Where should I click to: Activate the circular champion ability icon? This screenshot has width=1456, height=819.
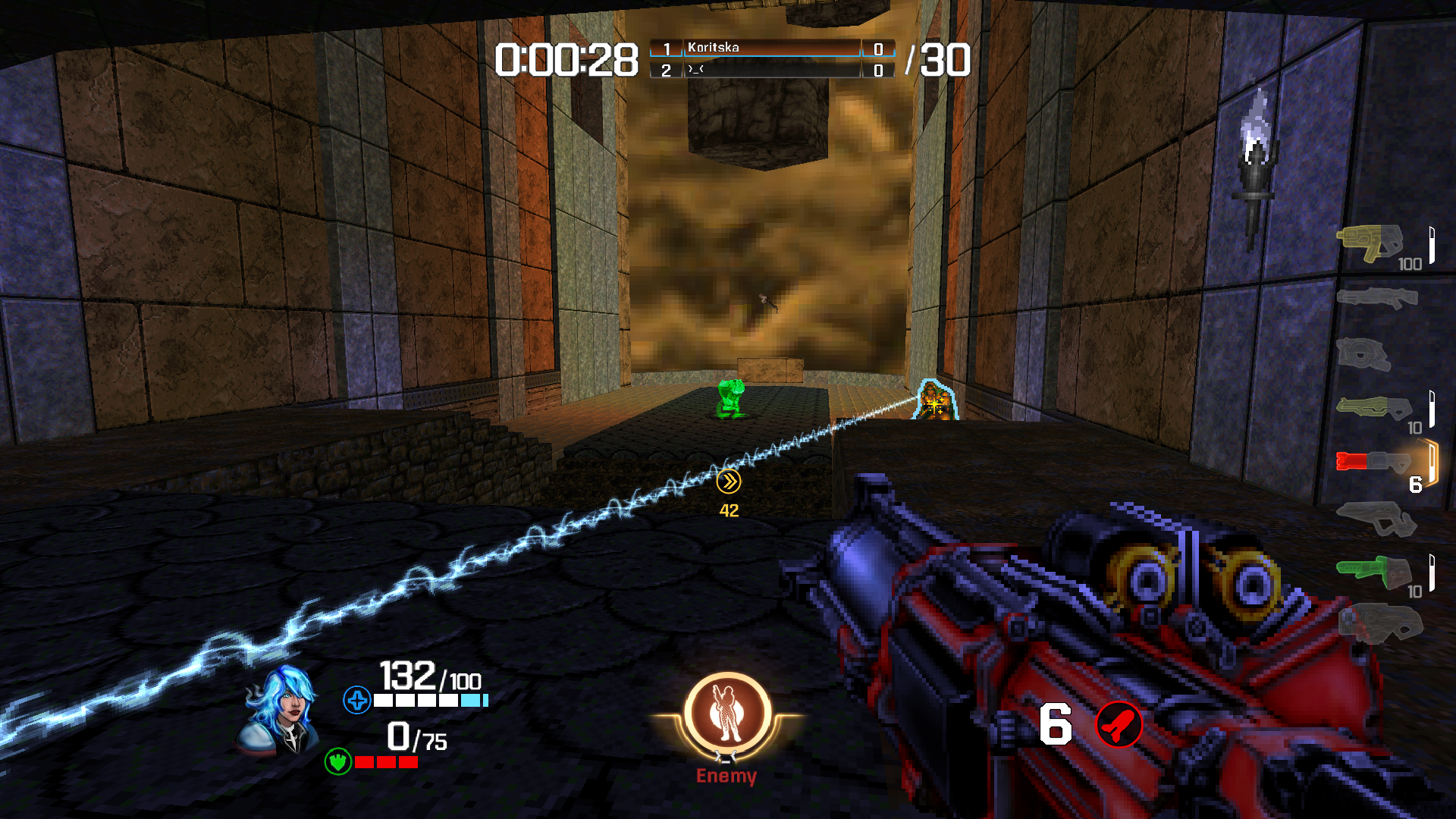coord(727,714)
